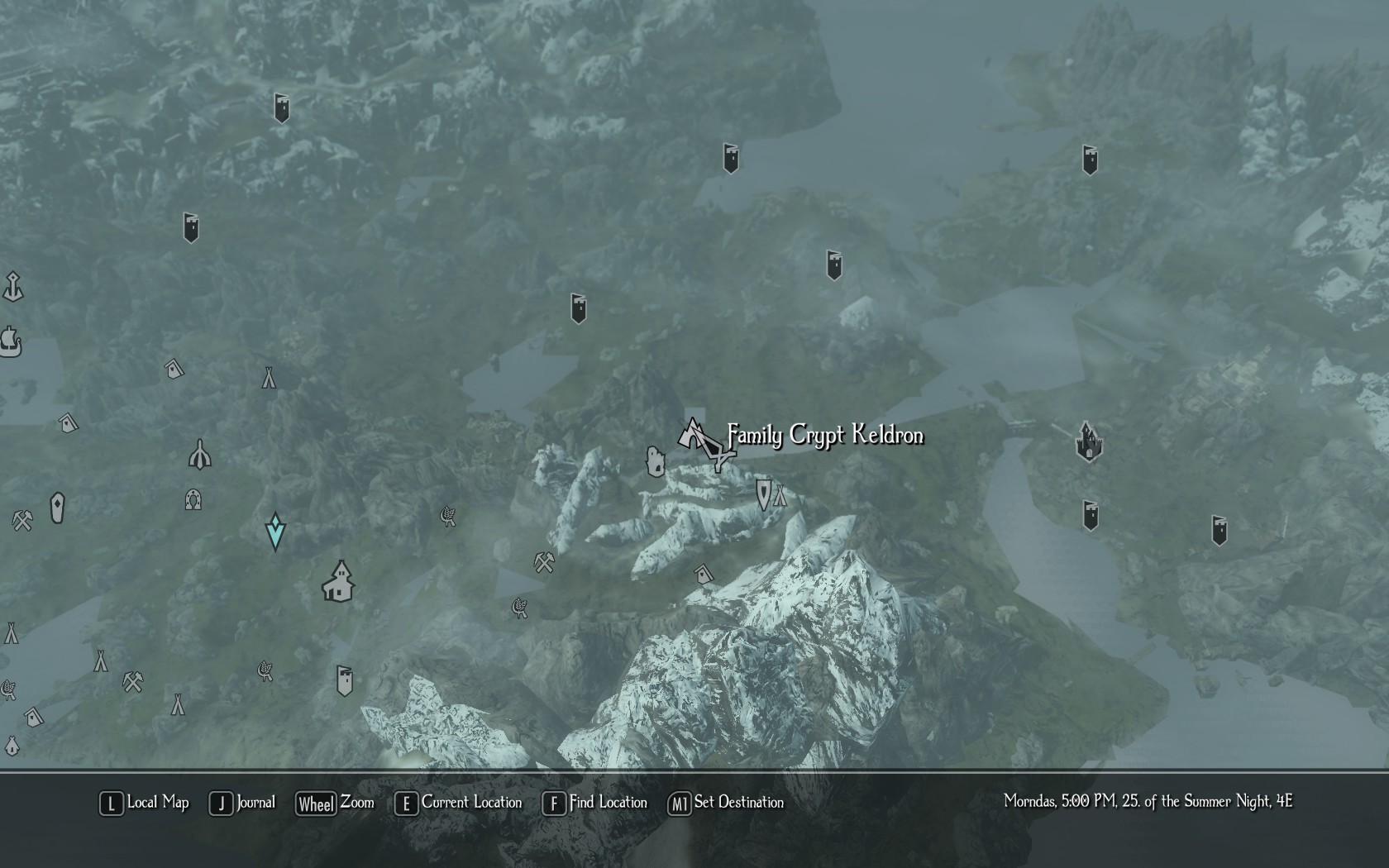This screenshot has width=1389, height=868.
Task: Click the longship marker
Action: 11,341
